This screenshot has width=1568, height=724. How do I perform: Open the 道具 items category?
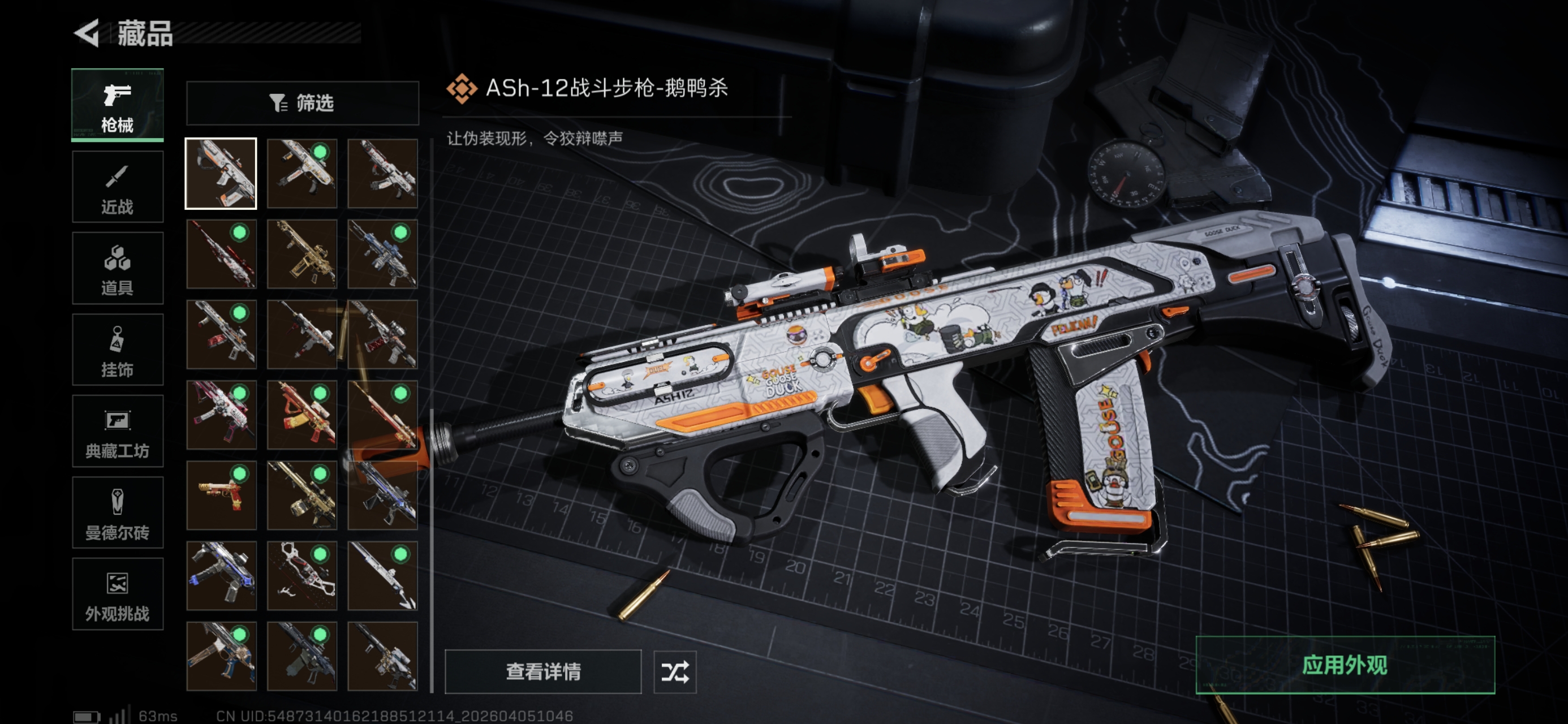tap(118, 268)
